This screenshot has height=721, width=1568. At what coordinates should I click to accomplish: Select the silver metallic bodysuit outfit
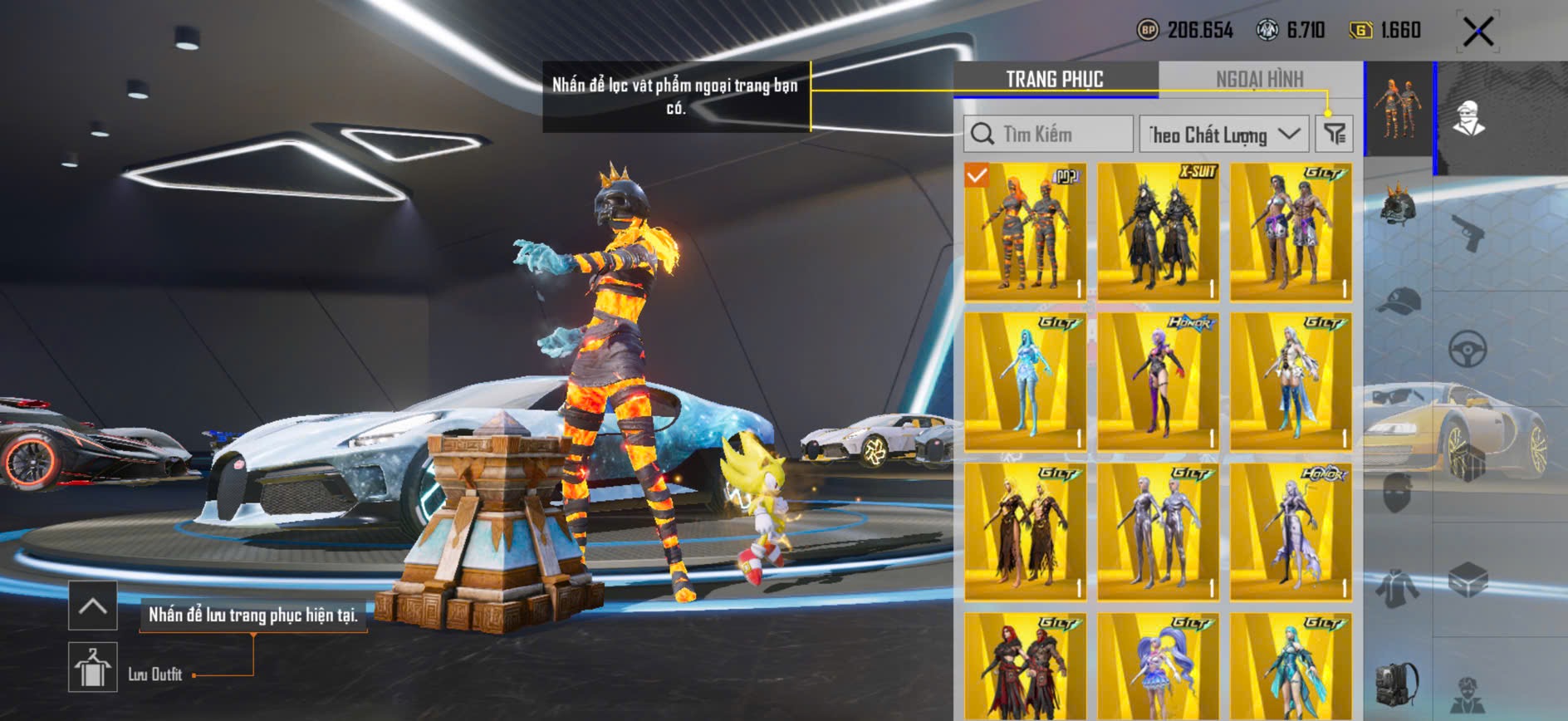(1158, 532)
